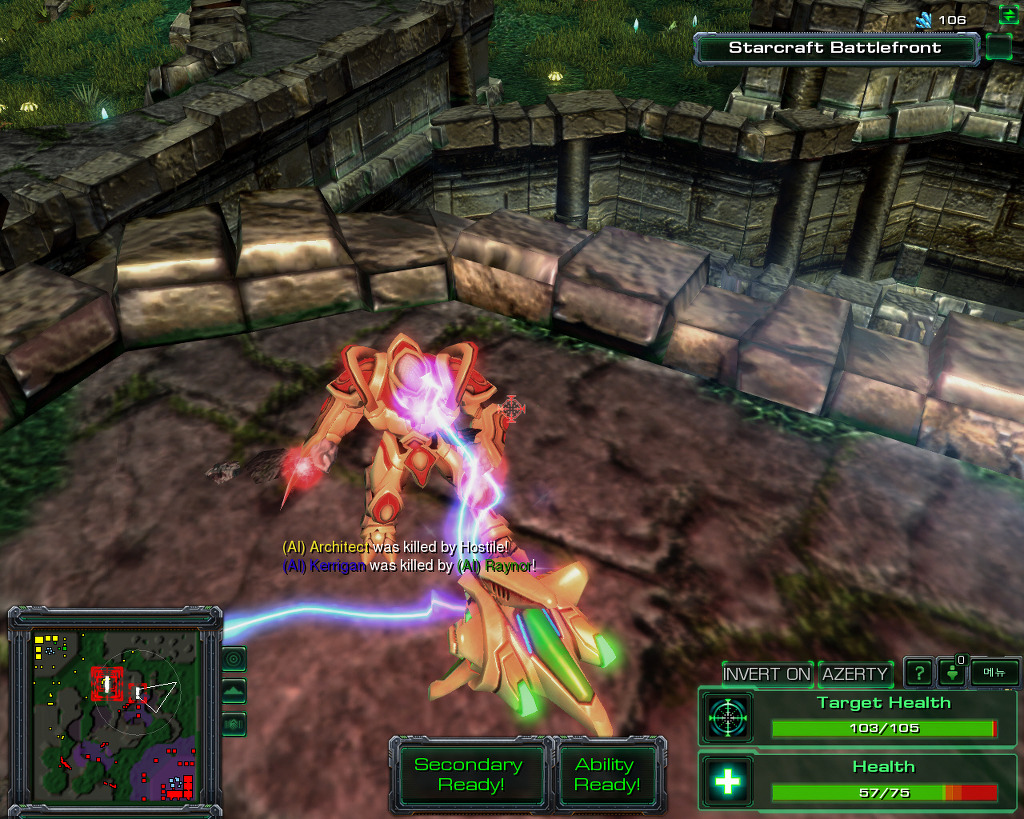Switch the AZERTY keyboard layout button
This screenshot has width=1024, height=819.
tap(855, 674)
